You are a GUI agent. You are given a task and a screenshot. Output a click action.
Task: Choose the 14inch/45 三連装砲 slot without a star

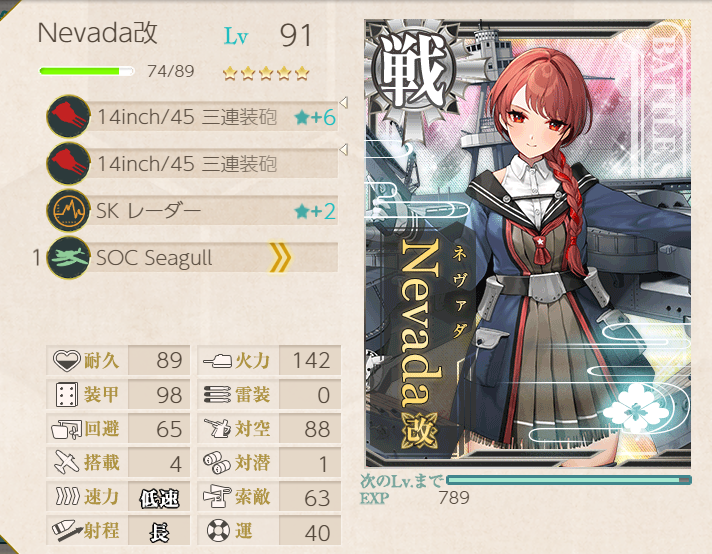coord(190,163)
